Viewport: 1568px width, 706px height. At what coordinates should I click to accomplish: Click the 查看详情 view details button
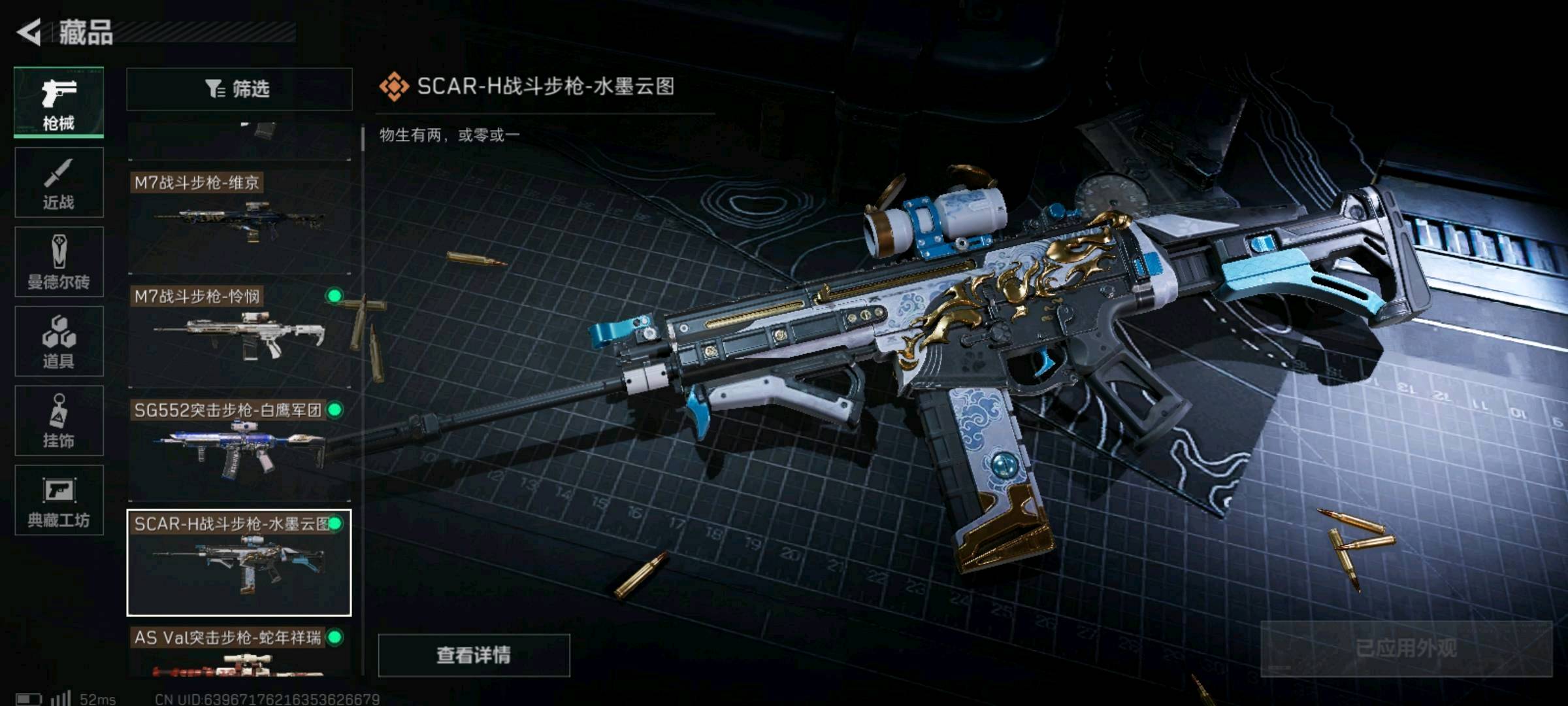tap(474, 655)
